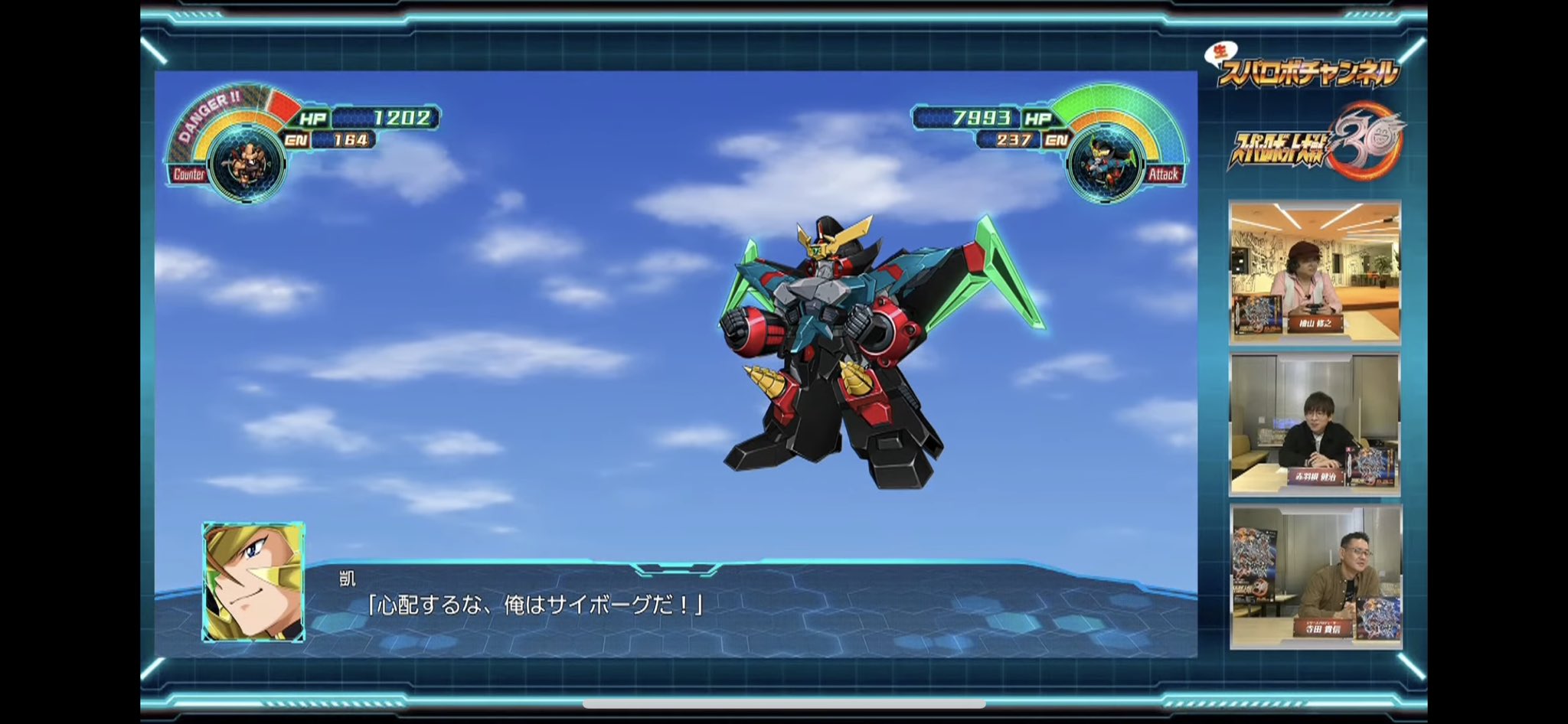Click the Super Robot Wars 30 logo
Viewport: 1568px width, 724px height.
pos(1317,143)
